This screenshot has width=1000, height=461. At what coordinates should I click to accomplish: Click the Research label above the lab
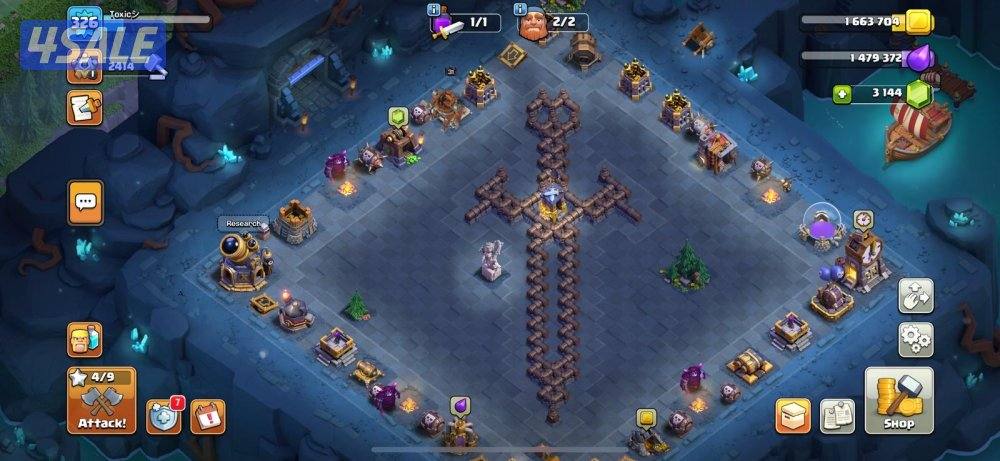pos(242,223)
